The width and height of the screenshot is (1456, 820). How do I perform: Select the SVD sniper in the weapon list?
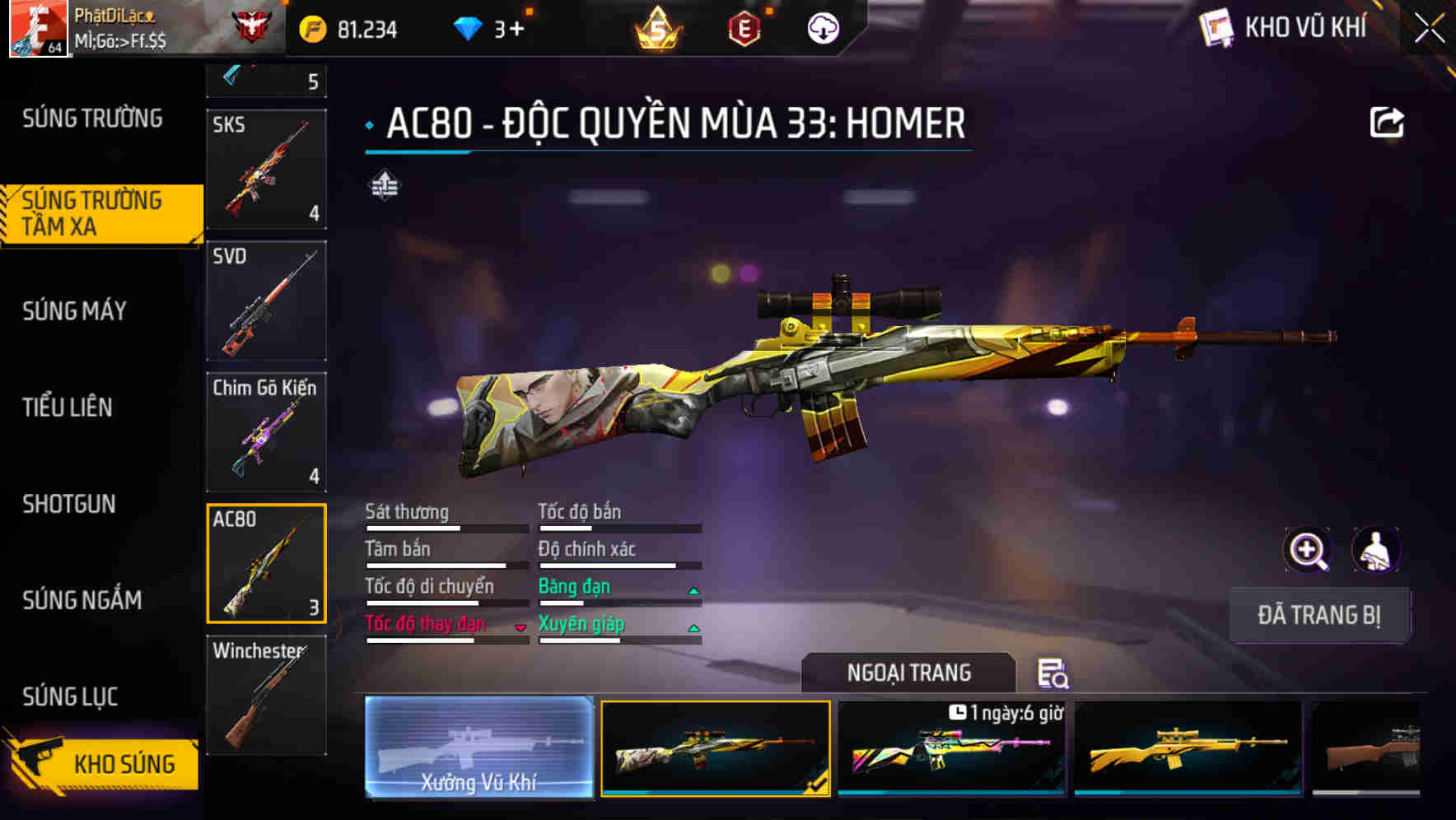point(265,301)
